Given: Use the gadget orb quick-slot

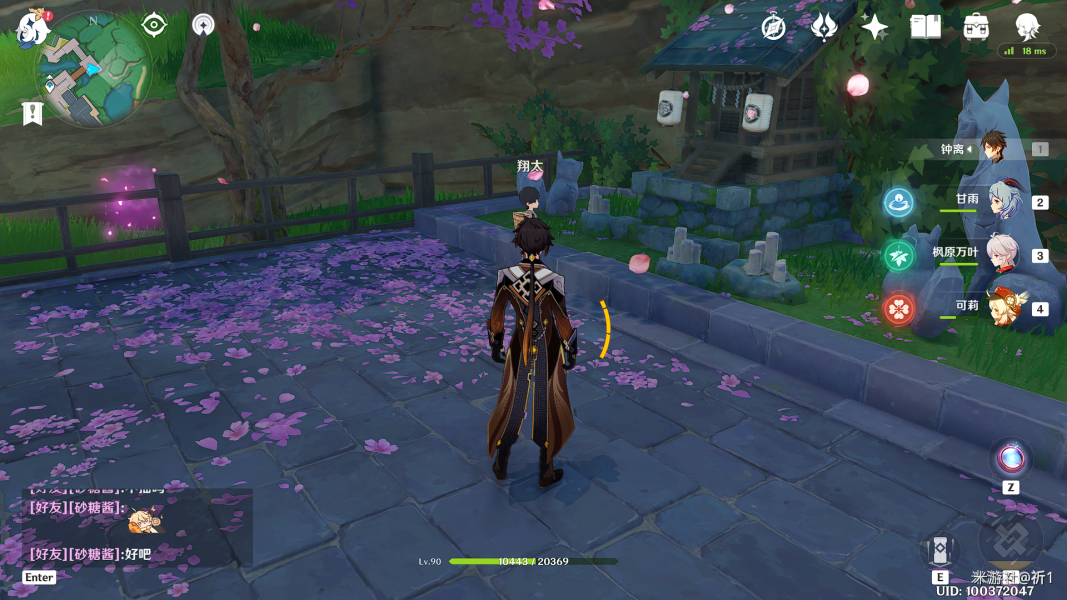Looking at the screenshot, I should pyautogui.click(x=1010, y=460).
